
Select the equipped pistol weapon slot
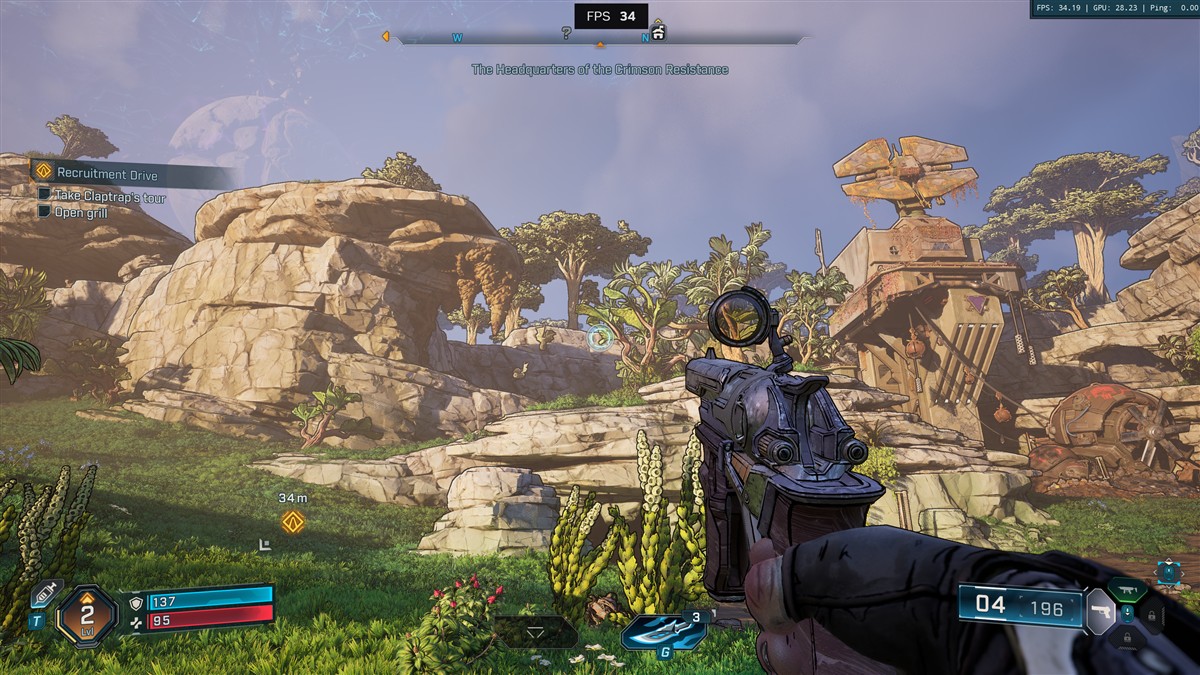[x=1099, y=610]
